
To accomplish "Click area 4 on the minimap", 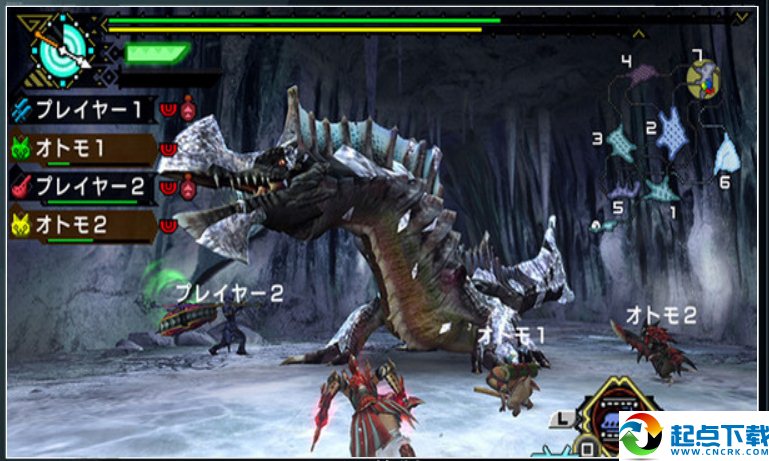I will pos(648,77).
